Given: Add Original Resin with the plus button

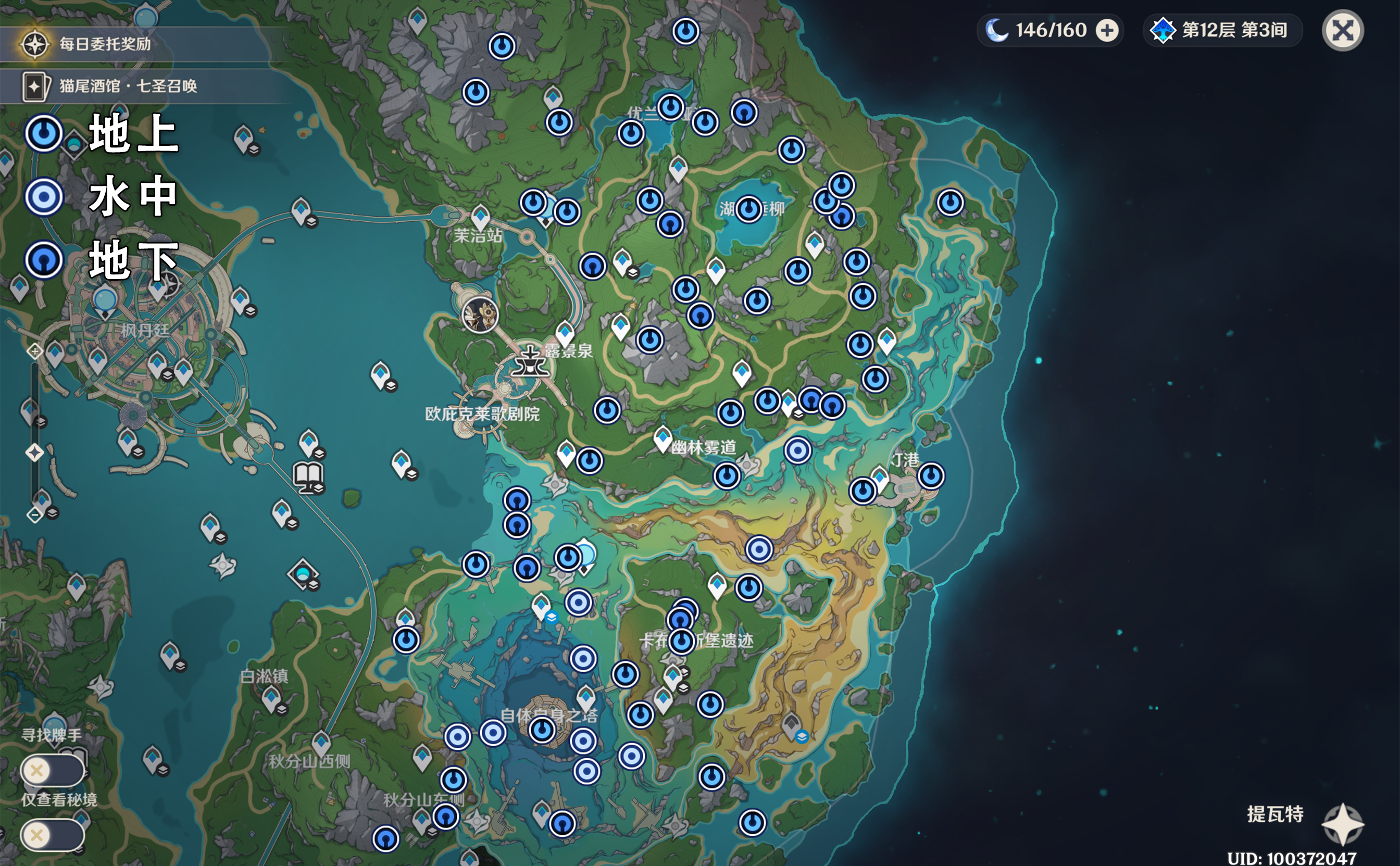Looking at the screenshot, I should coord(1107,30).
